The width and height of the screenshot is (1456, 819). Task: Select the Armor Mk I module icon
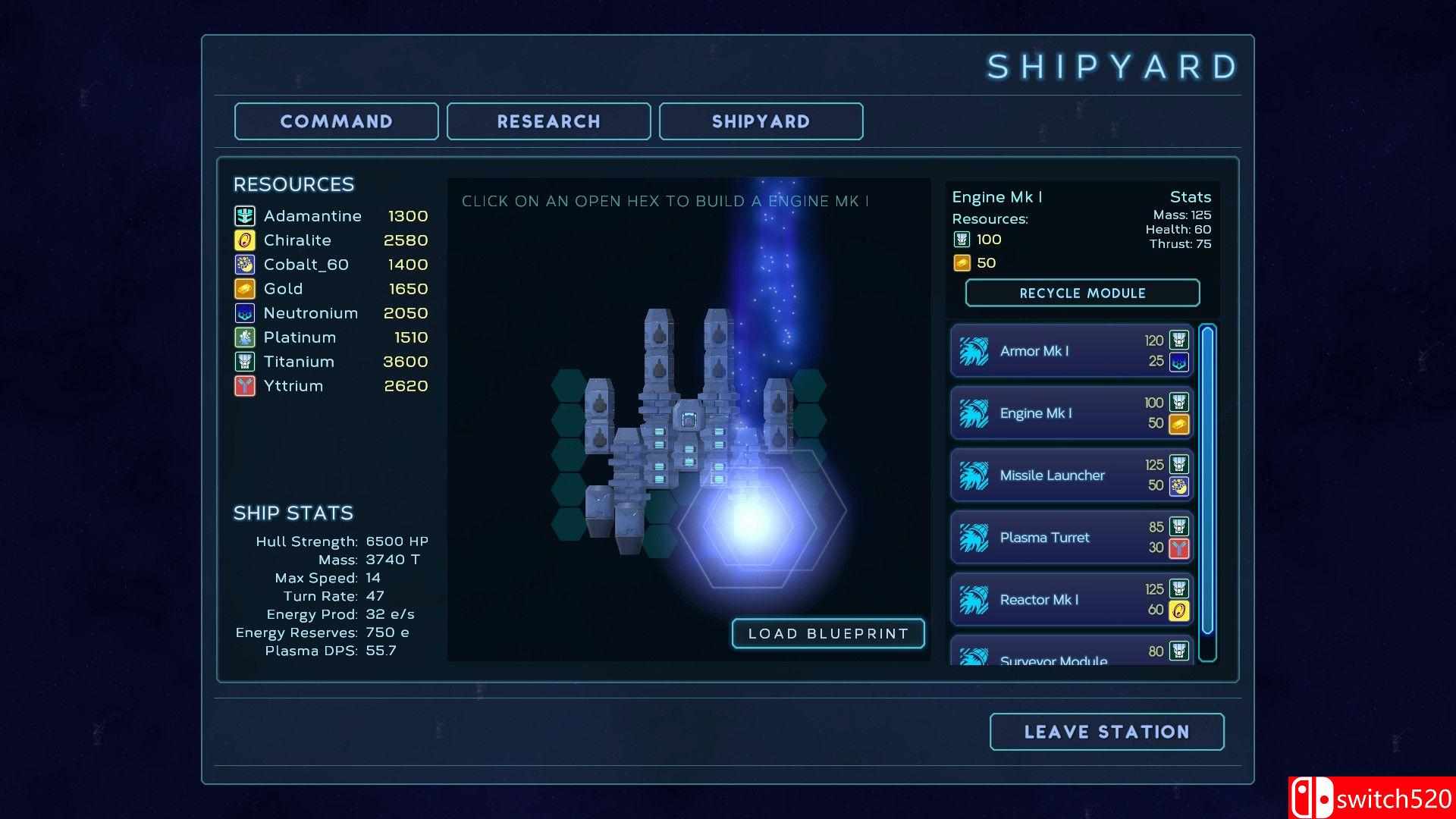(x=976, y=351)
